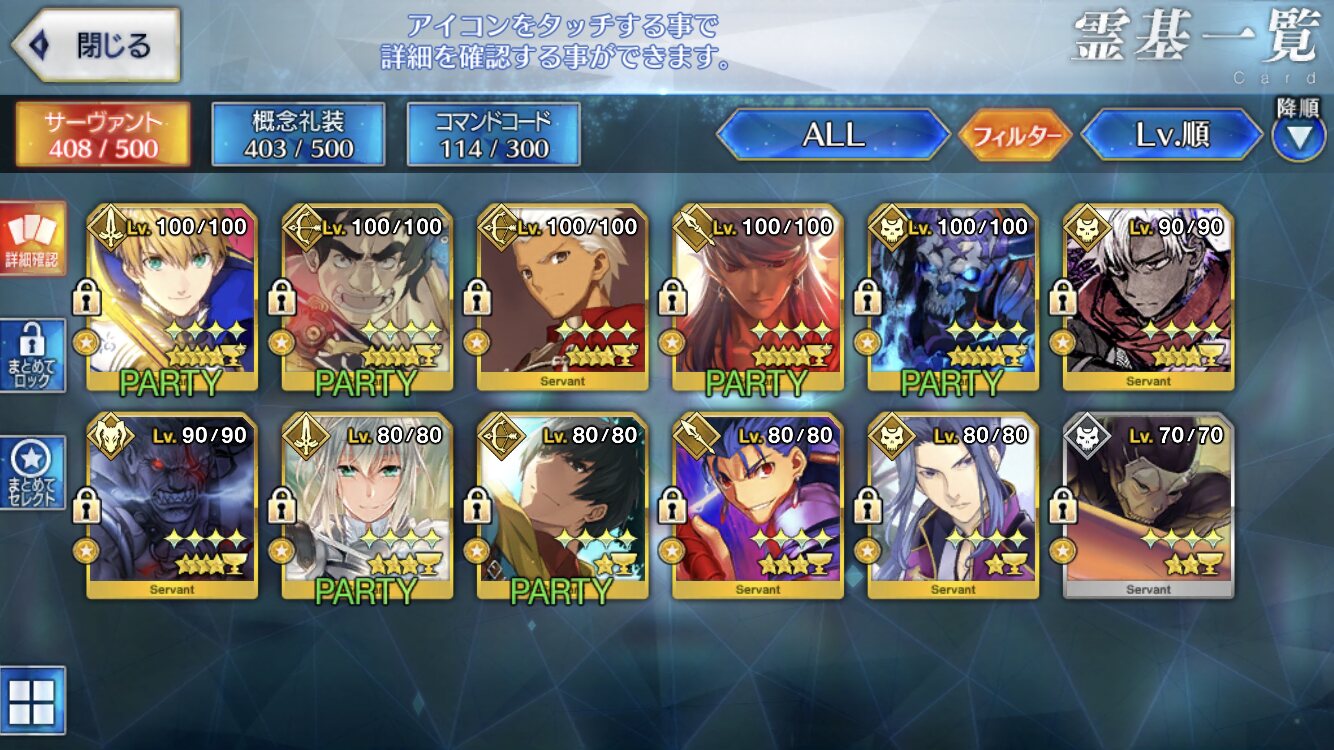Switch to the サーヴァント tab

pos(102,134)
